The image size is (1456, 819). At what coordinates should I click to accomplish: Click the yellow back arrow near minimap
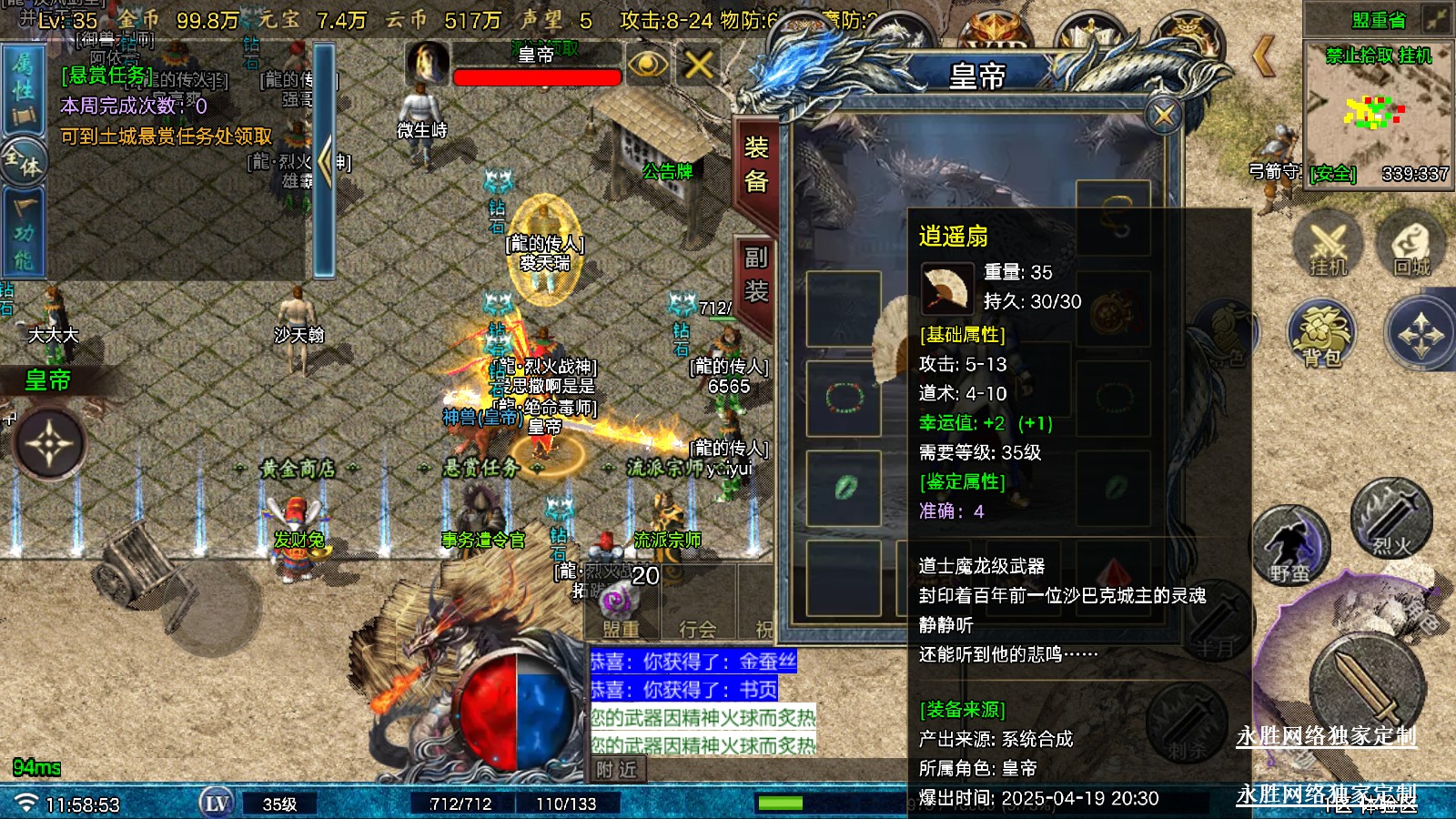coord(1263,56)
